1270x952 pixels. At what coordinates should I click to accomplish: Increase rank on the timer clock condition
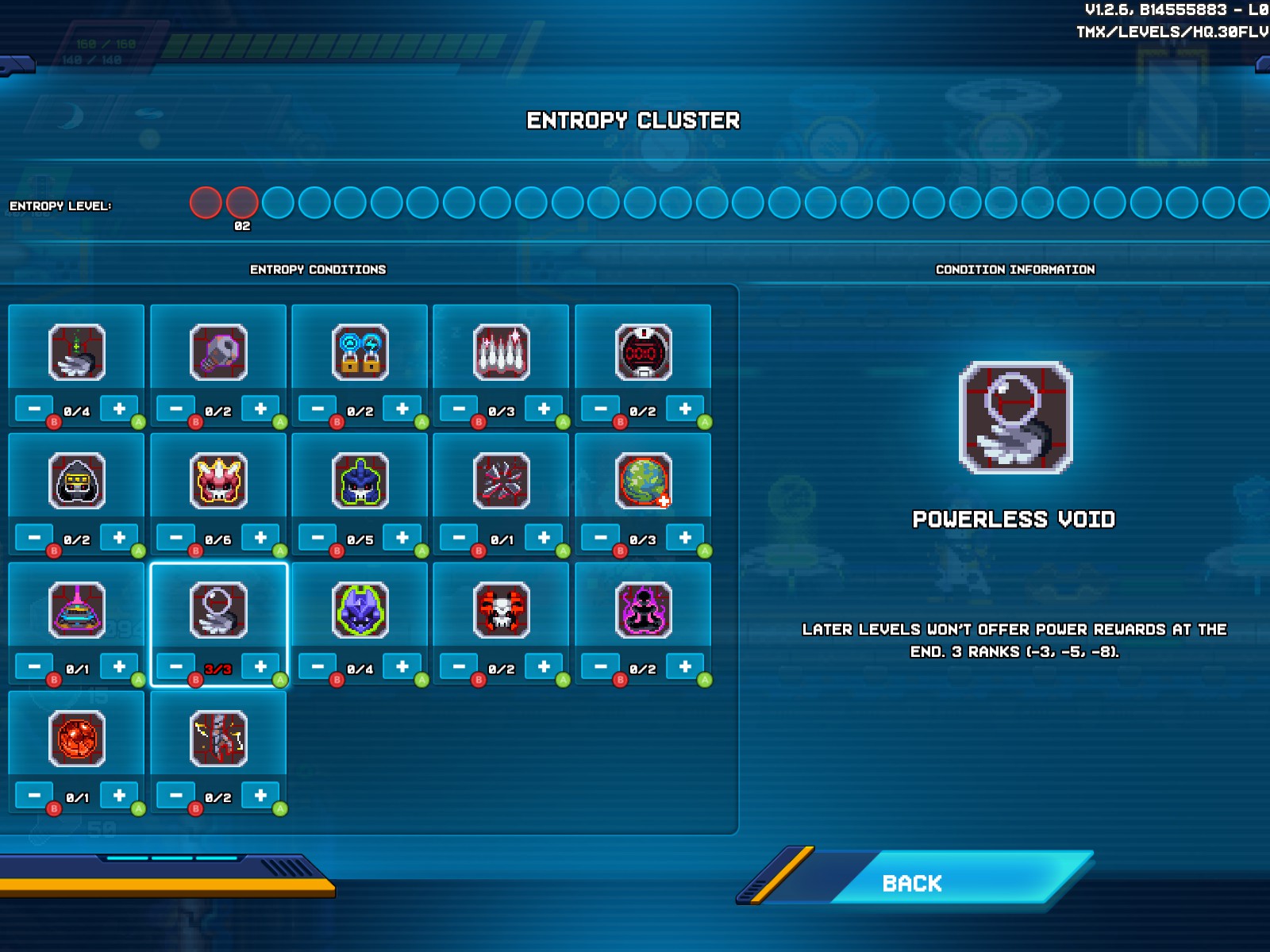pyautogui.click(x=685, y=409)
